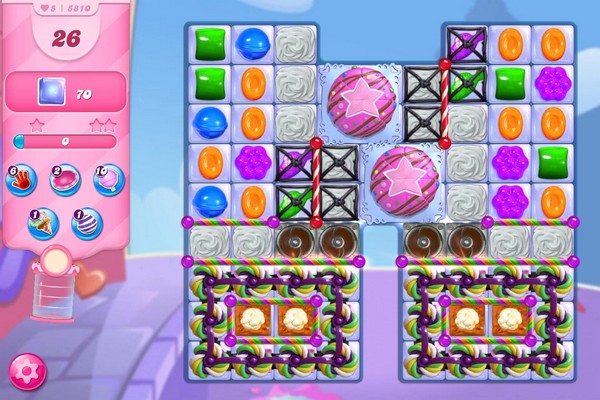This screenshot has height=400, width=600.
Task: Open the pink settings button
Action: tap(27, 371)
